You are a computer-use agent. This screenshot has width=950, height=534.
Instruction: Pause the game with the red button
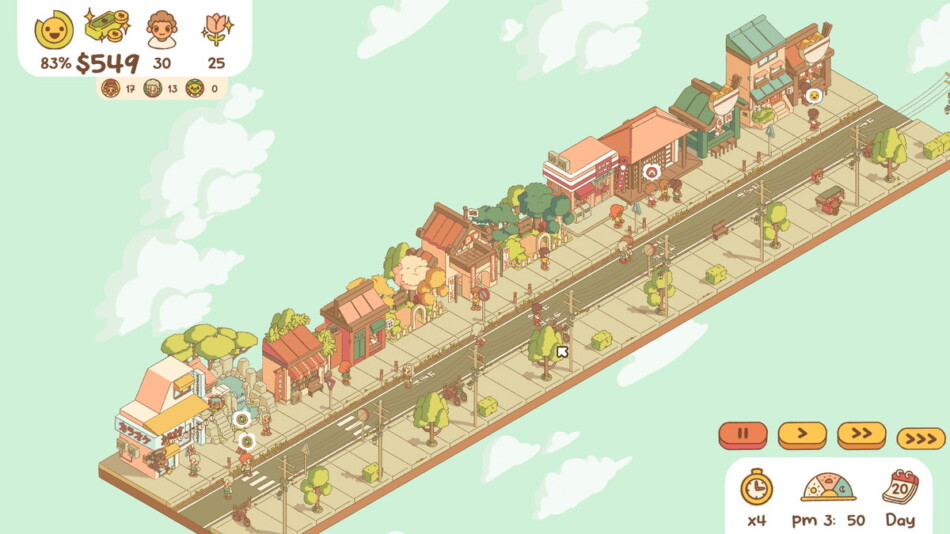[x=743, y=435]
